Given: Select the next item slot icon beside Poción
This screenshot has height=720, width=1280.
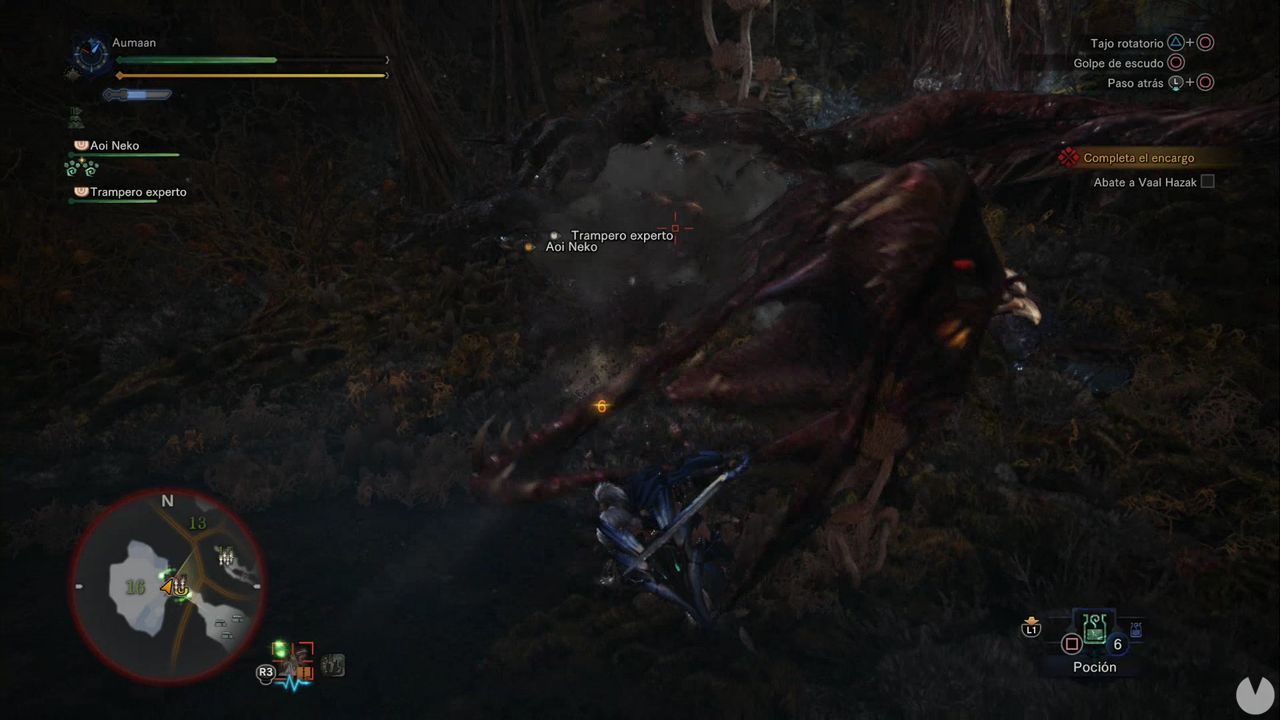Looking at the screenshot, I should (1135, 630).
